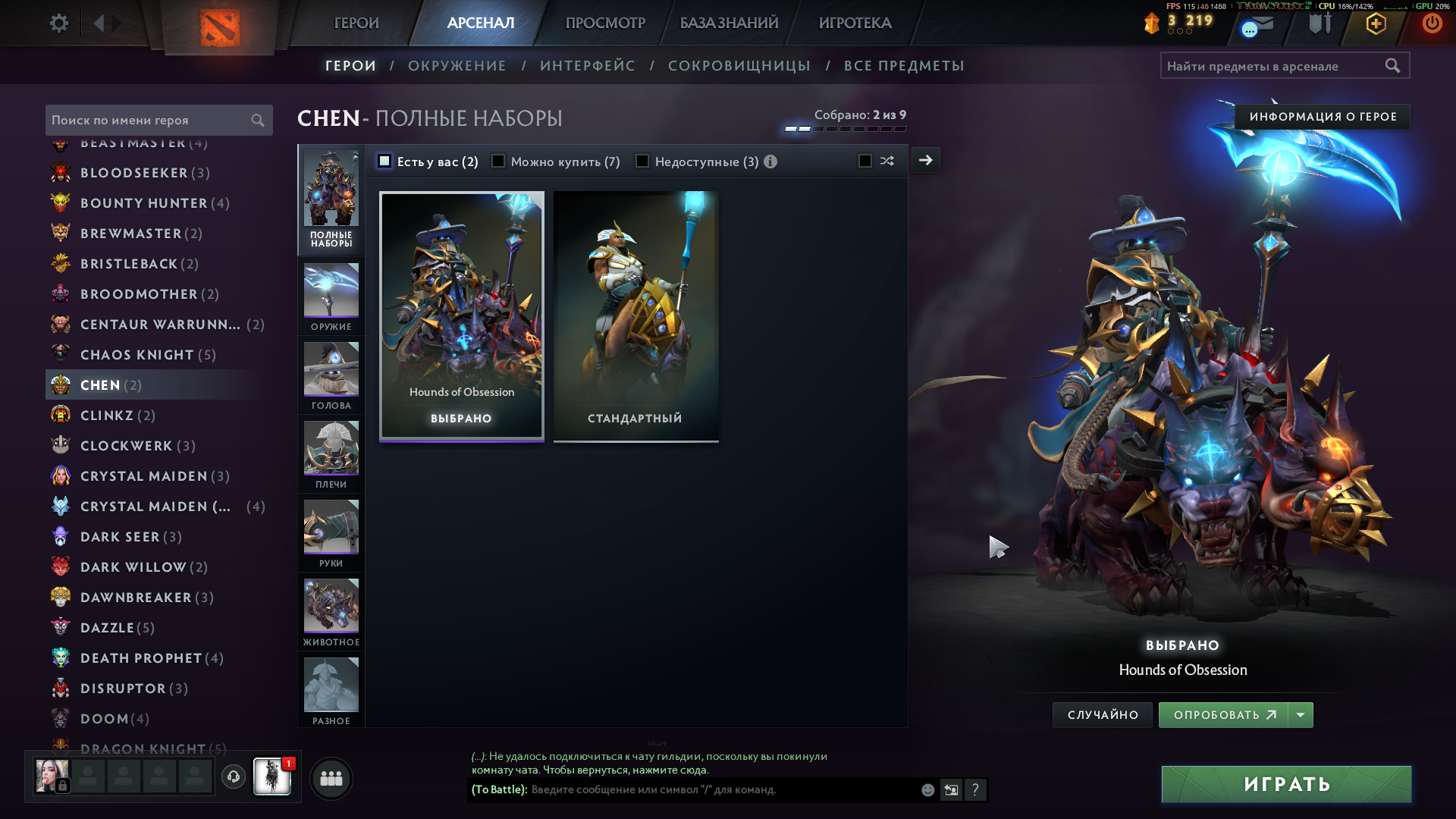Start matchmaking with the ИГРАТЬ button
1456x819 pixels.
click(x=1286, y=784)
